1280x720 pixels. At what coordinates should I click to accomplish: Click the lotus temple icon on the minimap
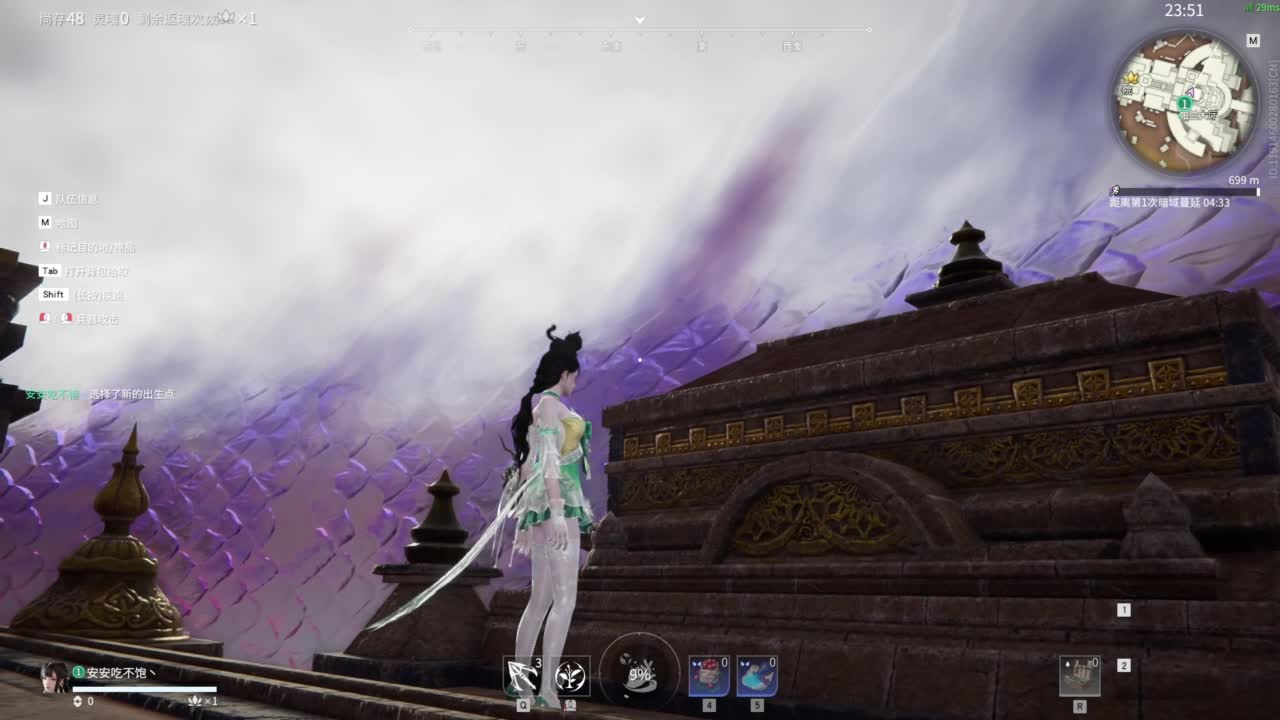[1131, 79]
